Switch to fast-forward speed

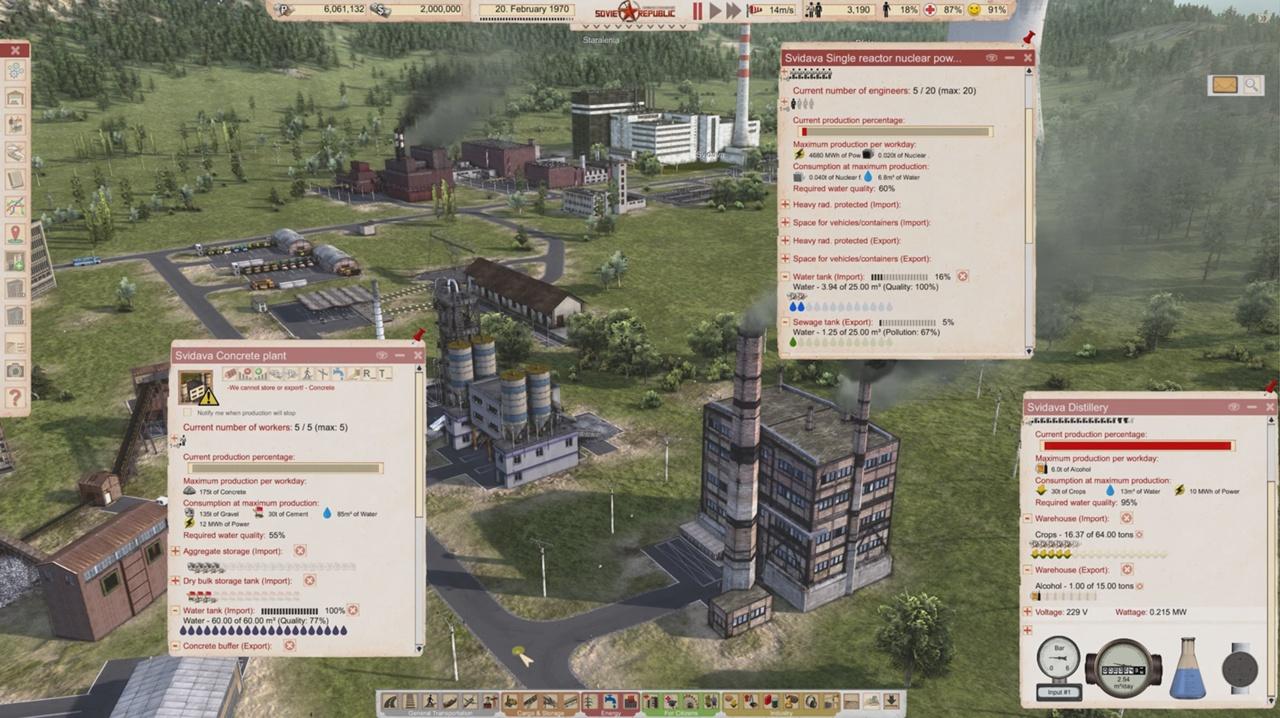click(734, 11)
